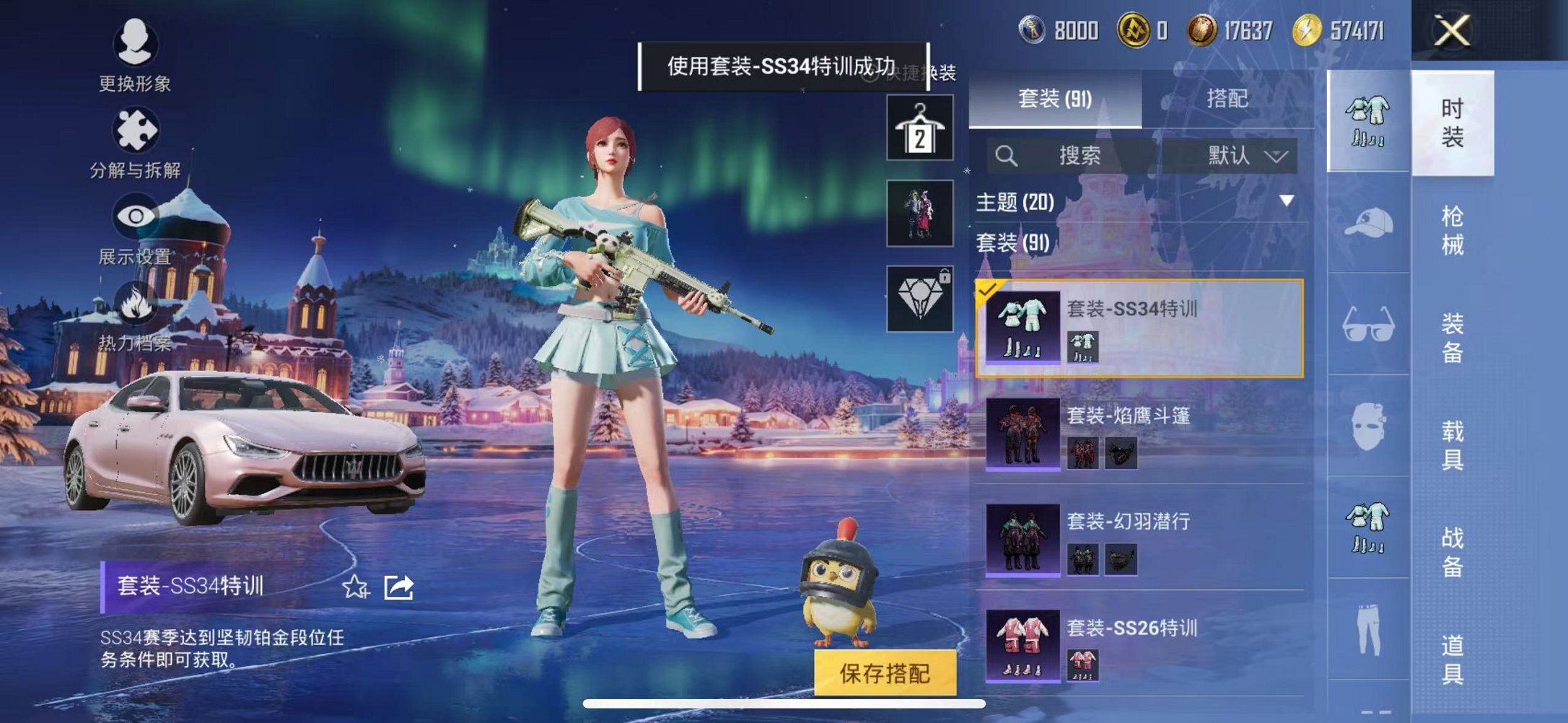Screen dimensions: 1568x723
Task: Open 更换形象 to change character appearance
Action: click(136, 46)
